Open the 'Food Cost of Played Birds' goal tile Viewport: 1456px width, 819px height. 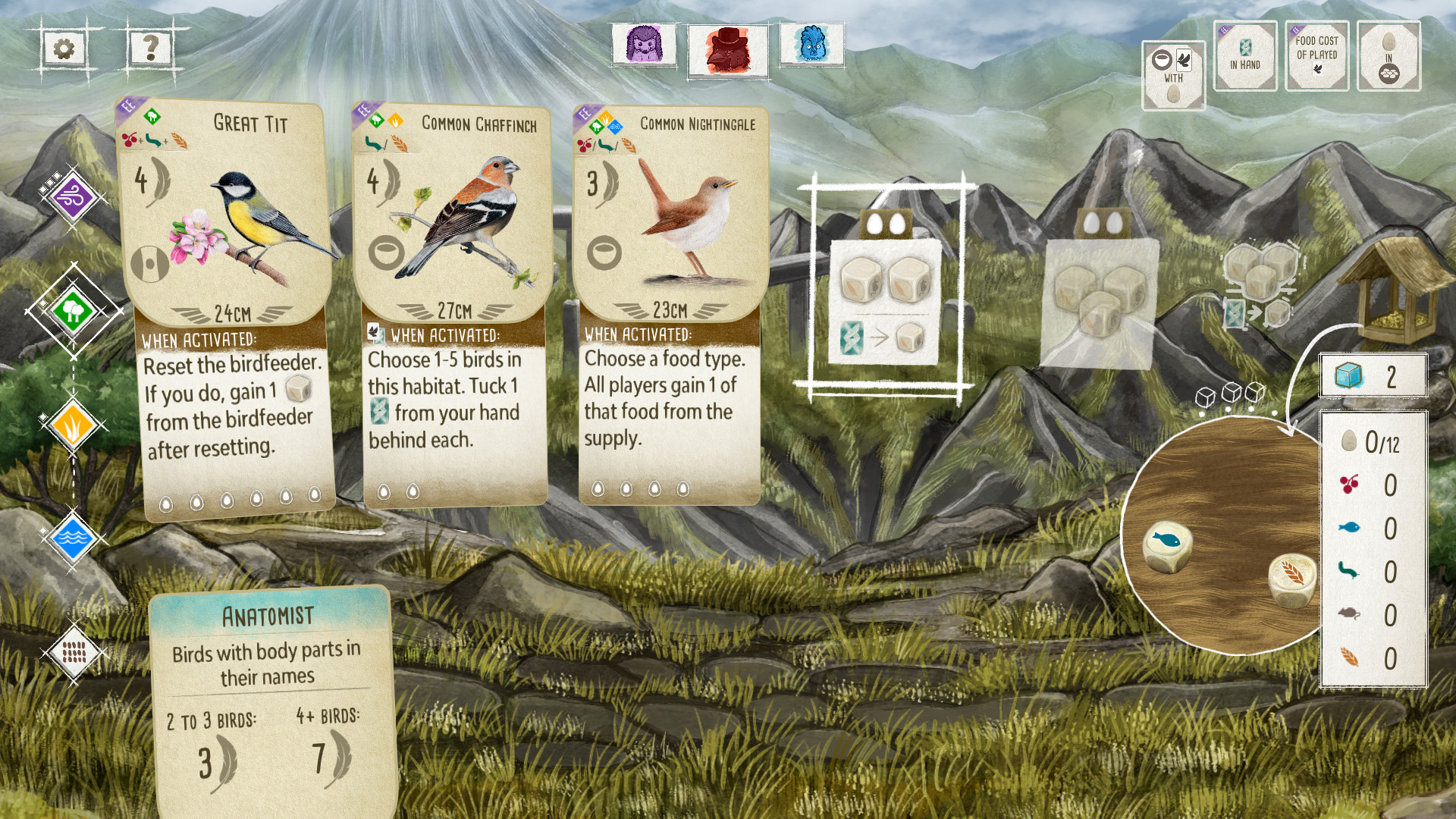(x=1317, y=57)
